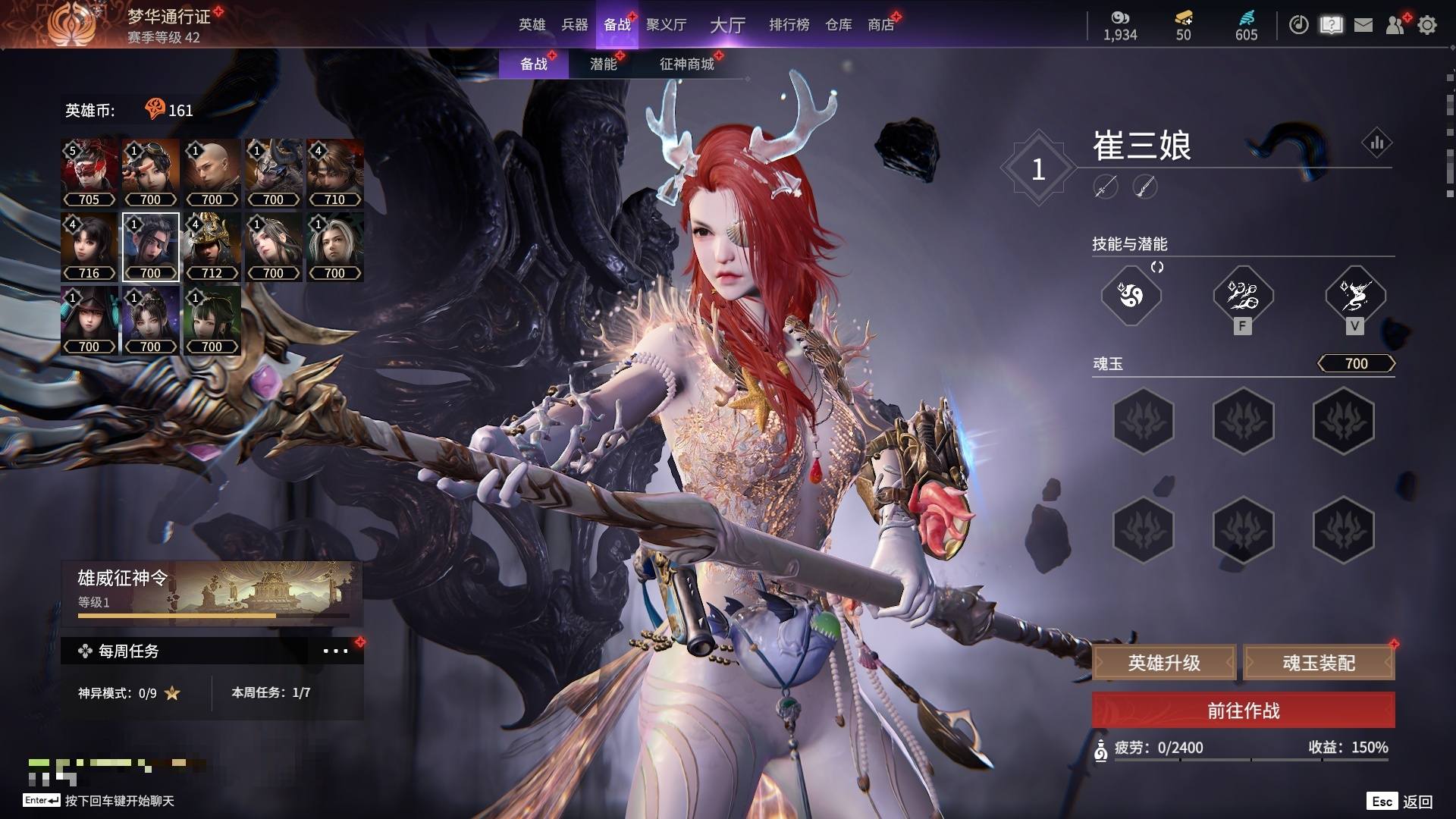Viewport: 1456px width, 819px height.
Task: Select the hero portrait with power 716
Action: pos(89,246)
